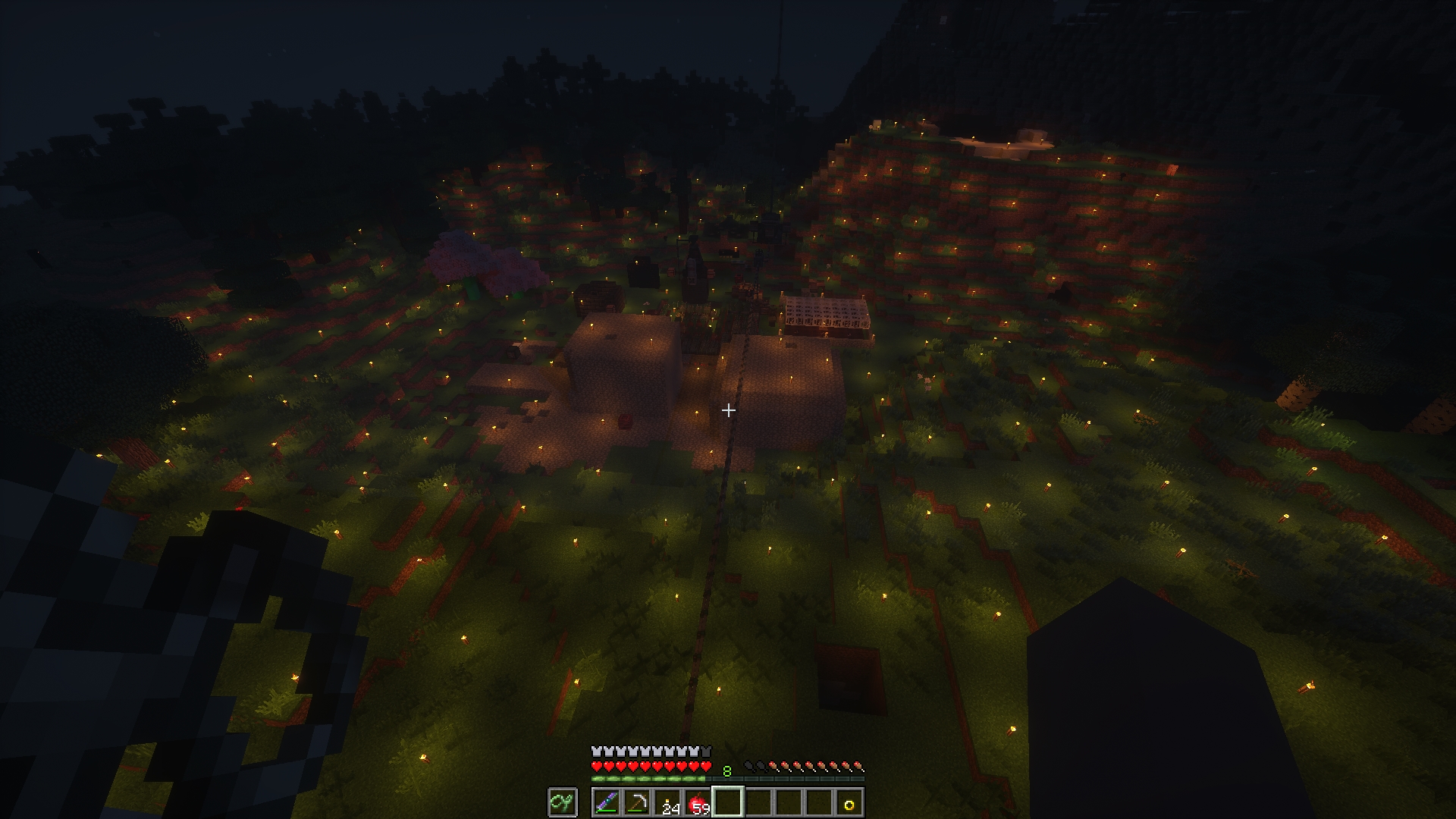Select the purple sword hotbar slot
The width and height of the screenshot is (1456, 819).
click(x=606, y=803)
